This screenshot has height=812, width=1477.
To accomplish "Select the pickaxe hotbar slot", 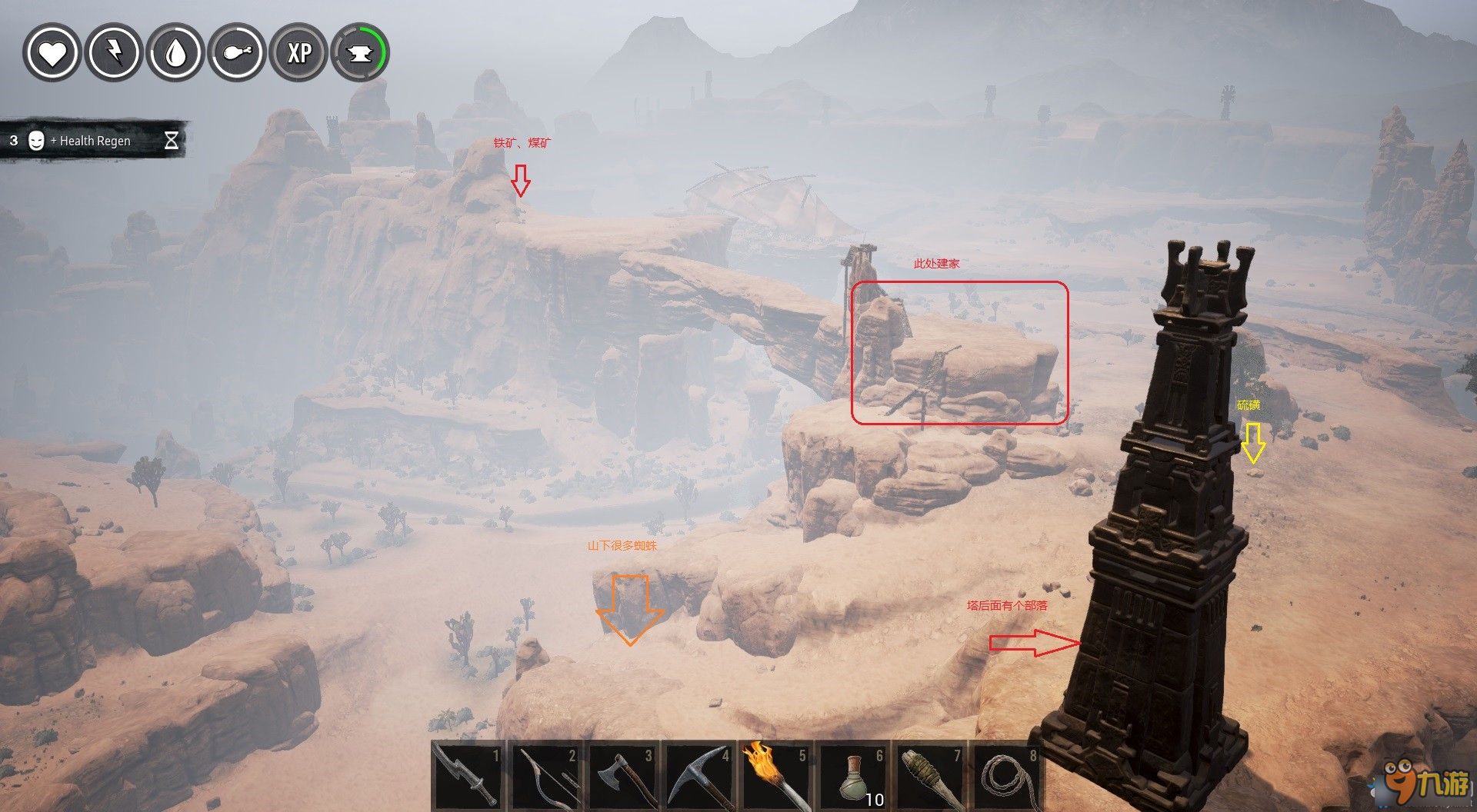I will tap(698, 777).
